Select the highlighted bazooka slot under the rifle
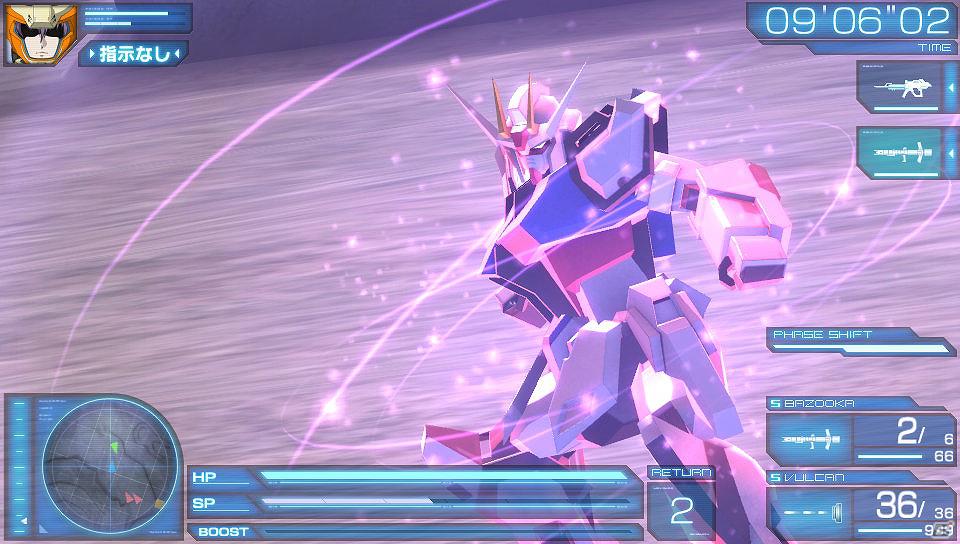 click(900, 154)
